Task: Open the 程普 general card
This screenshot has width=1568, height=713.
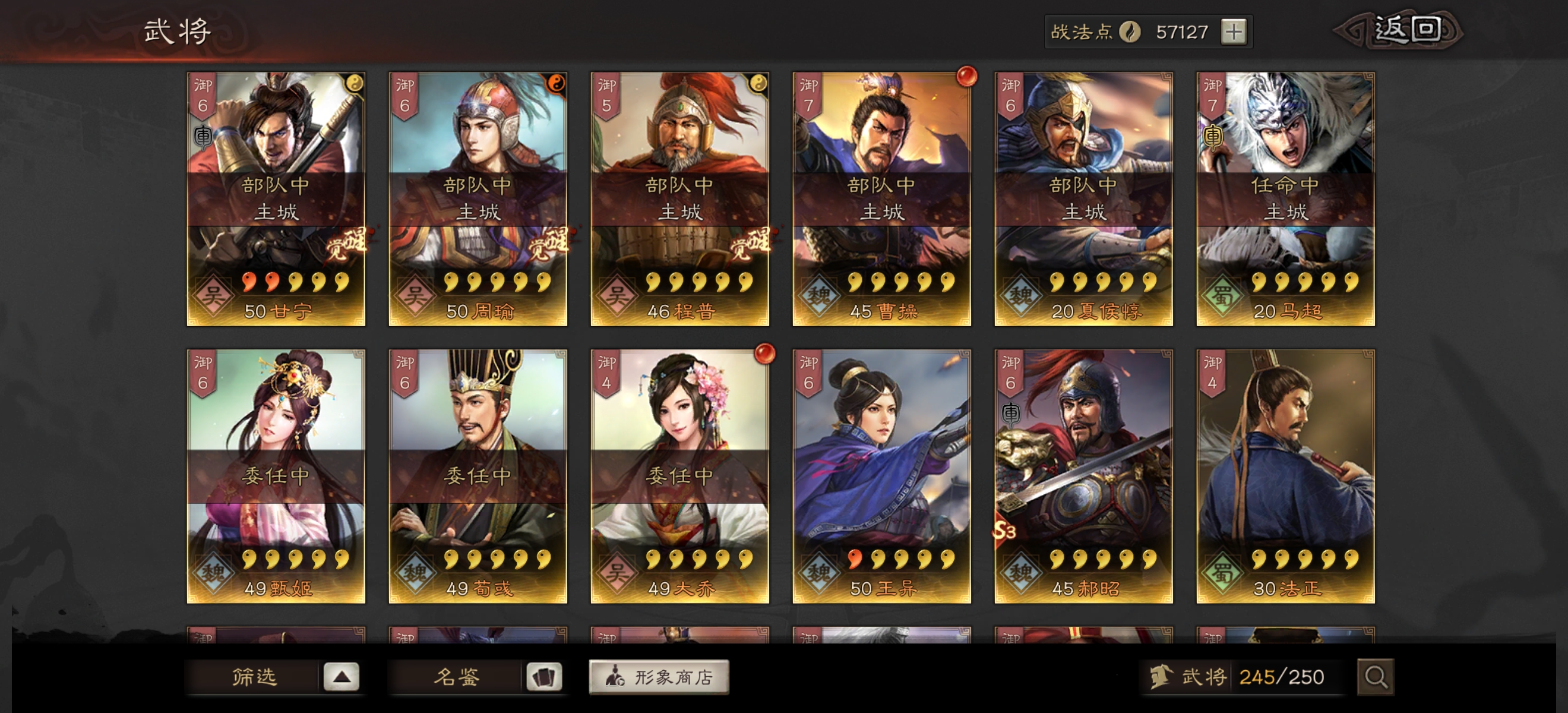Action: point(680,199)
